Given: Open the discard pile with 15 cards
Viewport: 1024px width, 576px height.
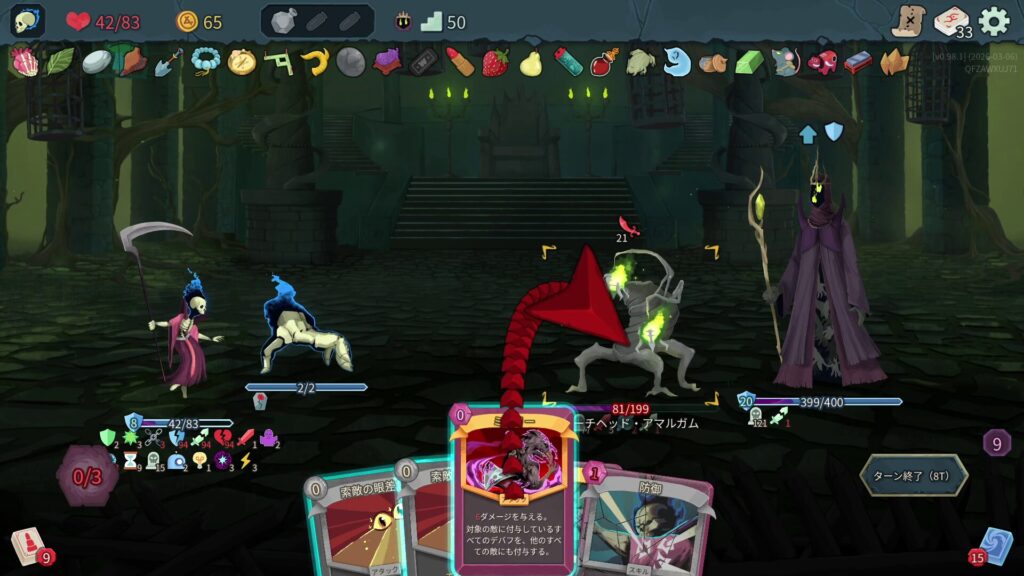Looking at the screenshot, I should (x=996, y=546).
